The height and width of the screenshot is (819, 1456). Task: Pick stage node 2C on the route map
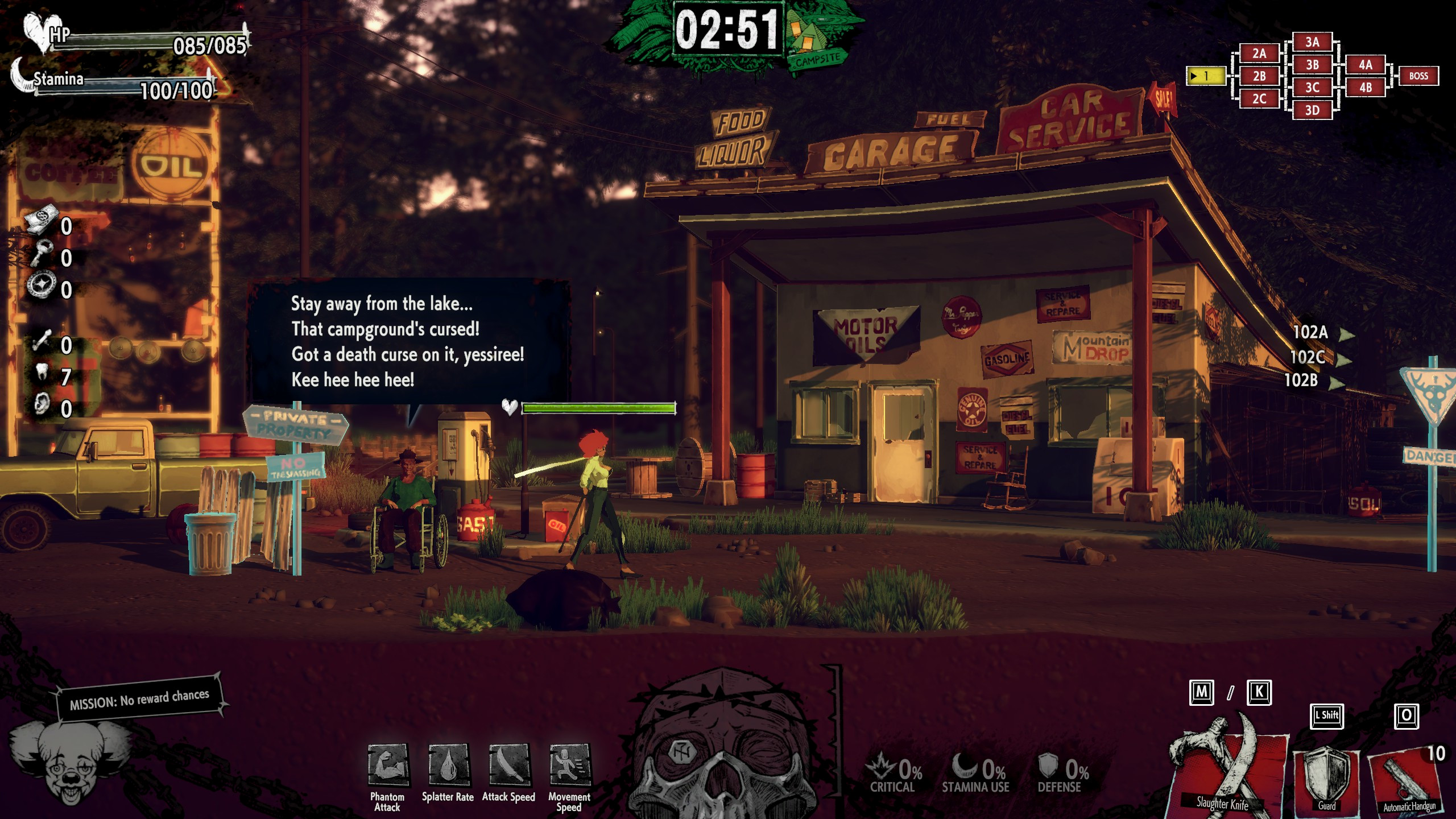click(1259, 99)
